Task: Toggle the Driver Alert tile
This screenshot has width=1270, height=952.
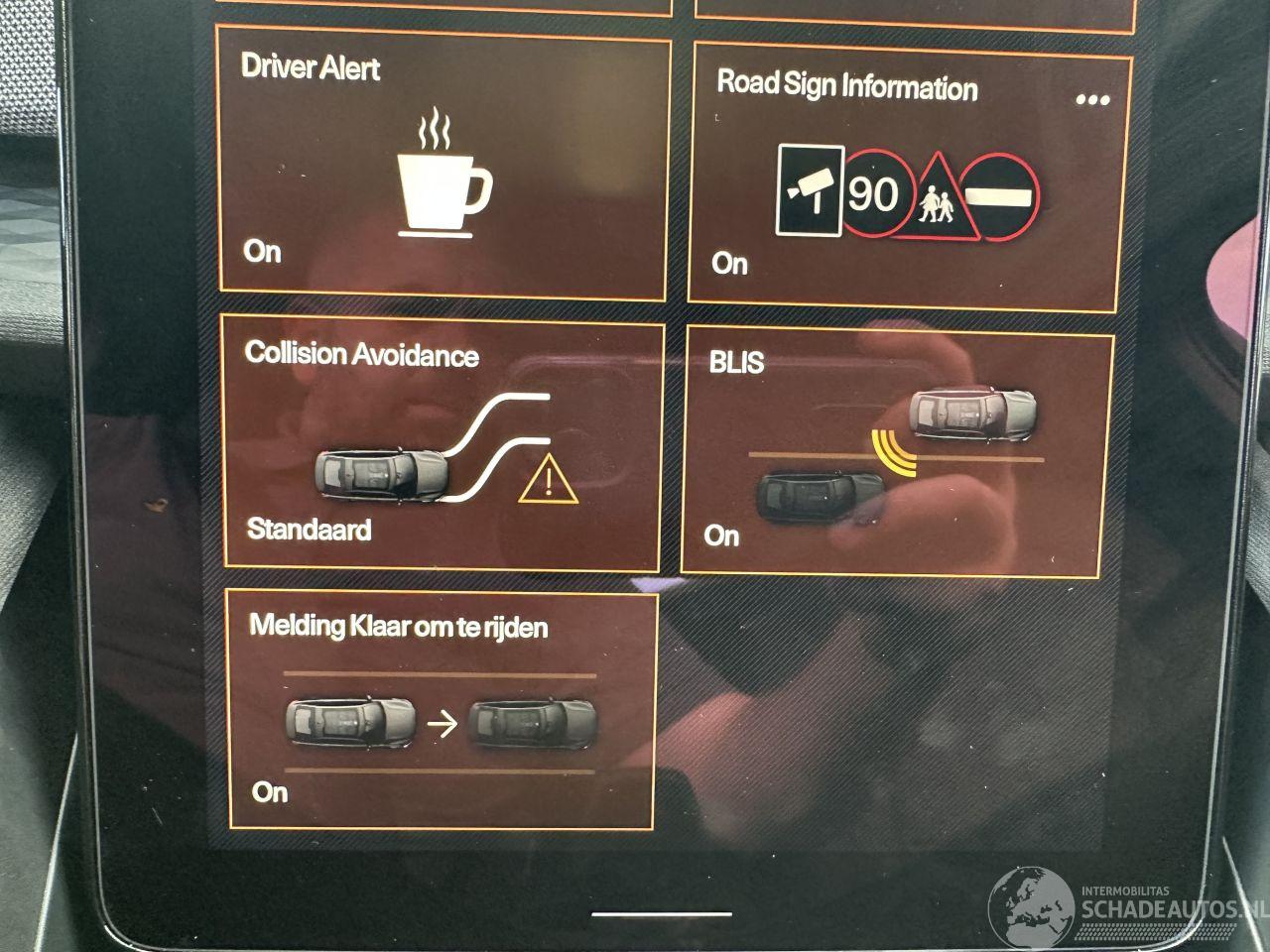Action: pyautogui.click(x=444, y=169)
